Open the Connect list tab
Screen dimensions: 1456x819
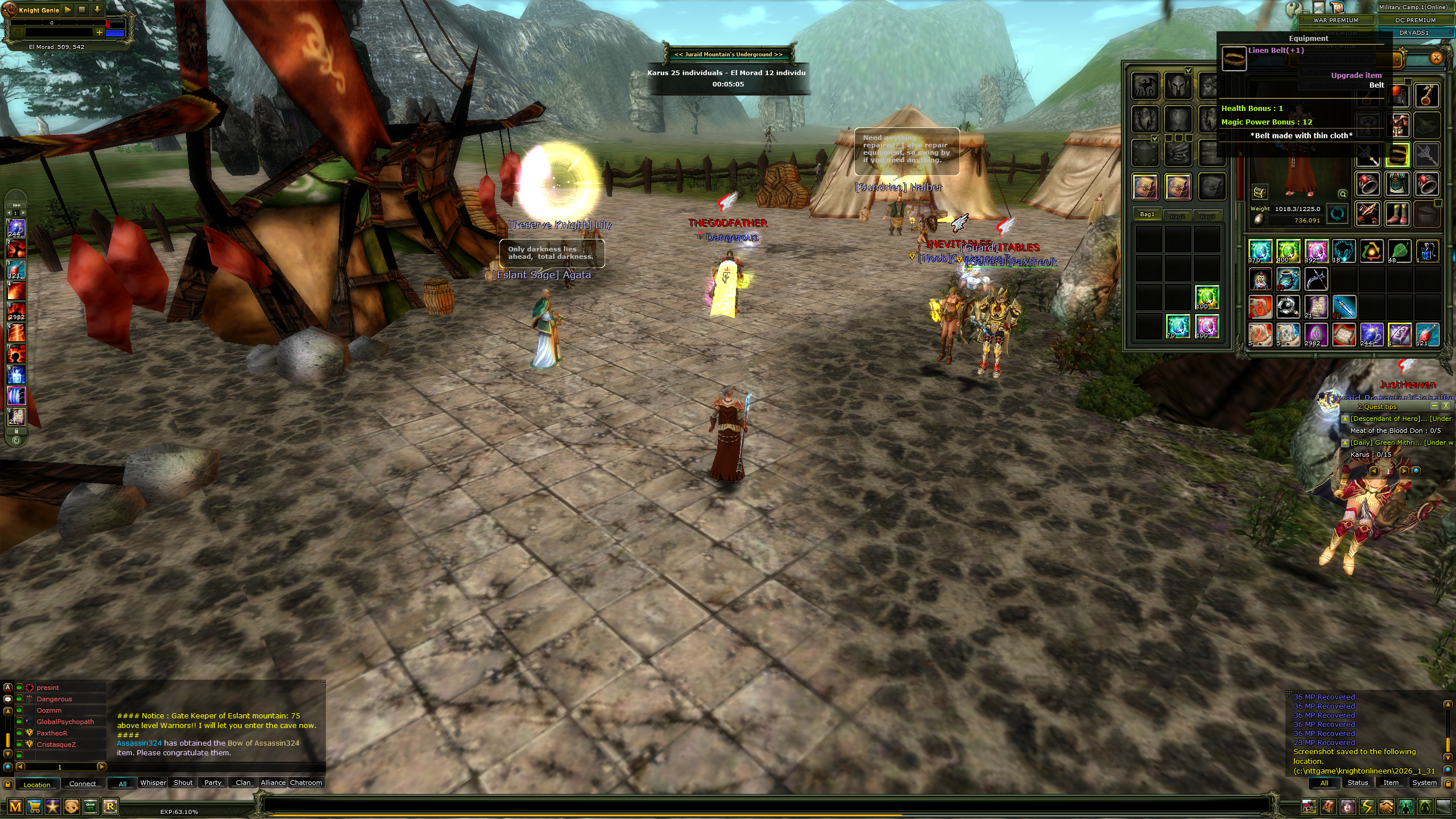click(82, 784)
